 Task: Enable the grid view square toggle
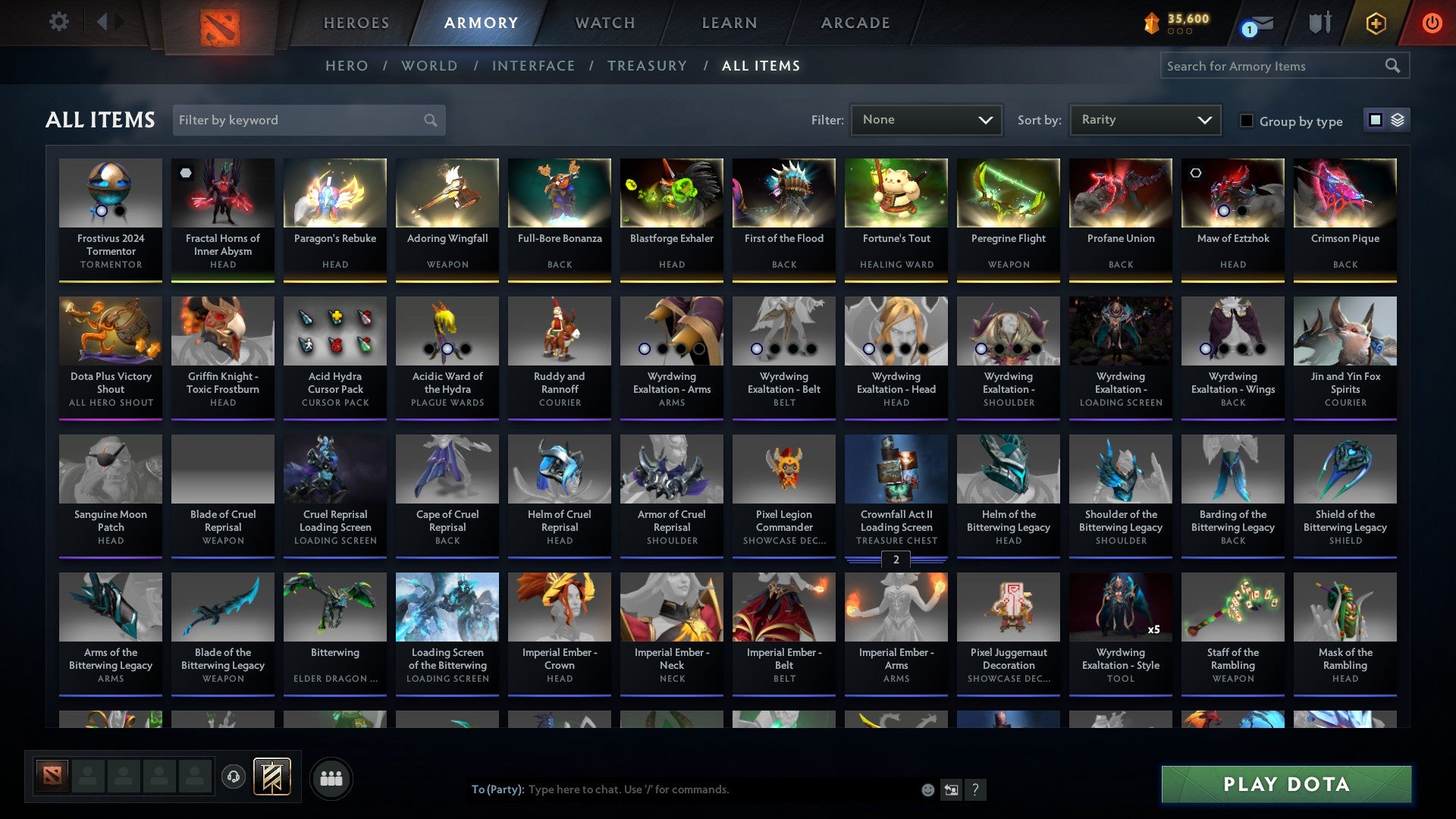(x=1374, y=120)
